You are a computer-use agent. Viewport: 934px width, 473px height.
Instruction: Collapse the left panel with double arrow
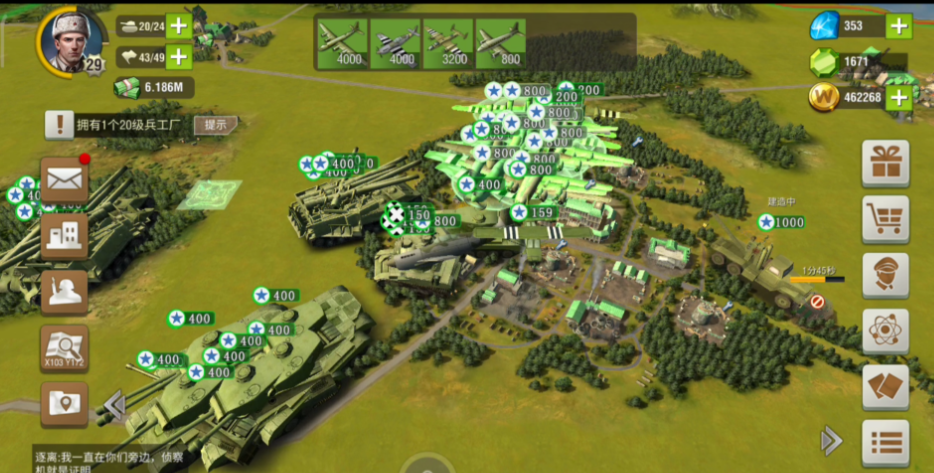[114, 405]
